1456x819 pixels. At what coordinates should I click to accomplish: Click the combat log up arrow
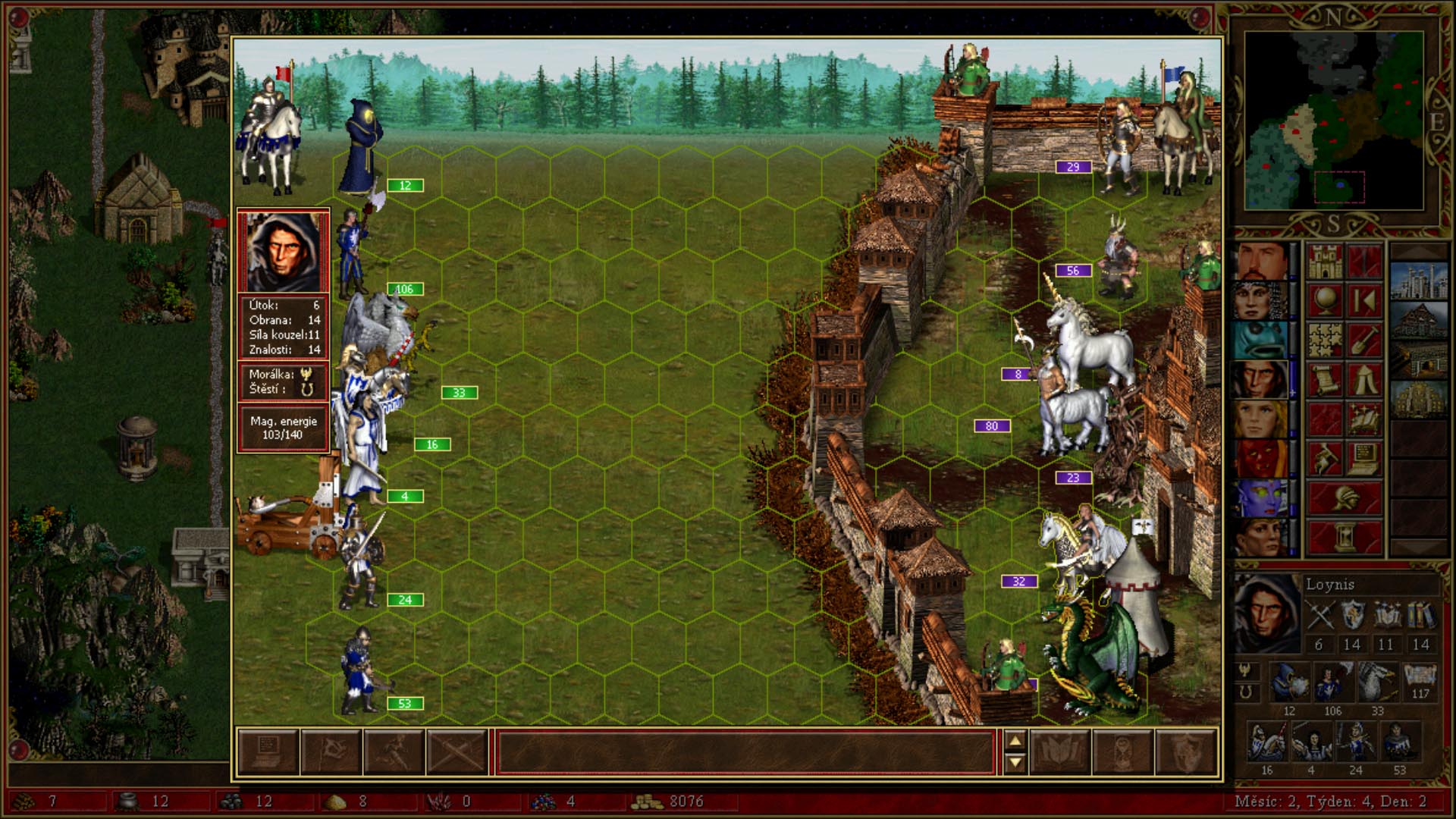tap(1015, 741)
